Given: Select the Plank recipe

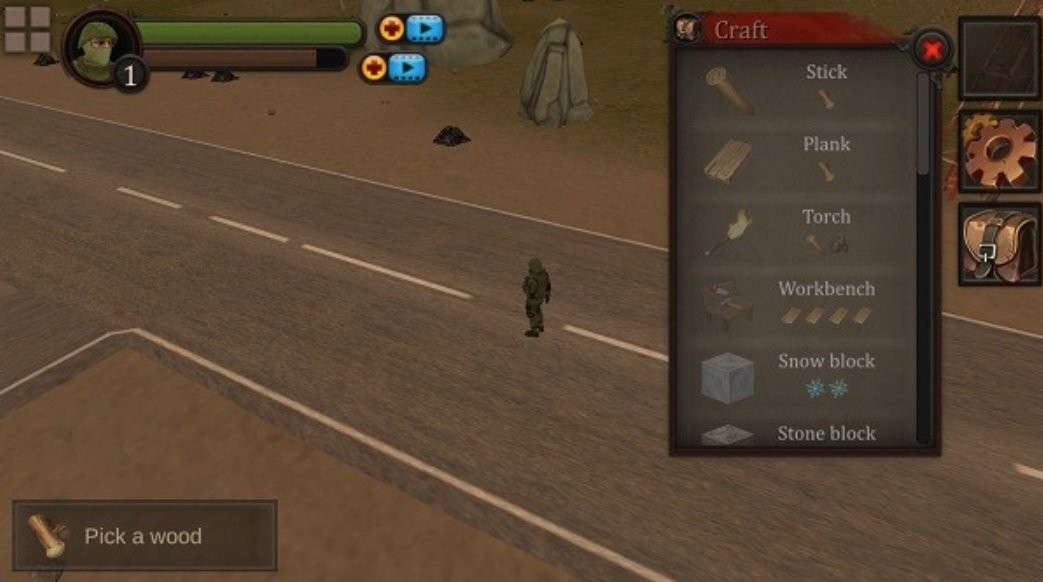Looking at the screenshot, I should pyautogui.click(x=796, y=159).
